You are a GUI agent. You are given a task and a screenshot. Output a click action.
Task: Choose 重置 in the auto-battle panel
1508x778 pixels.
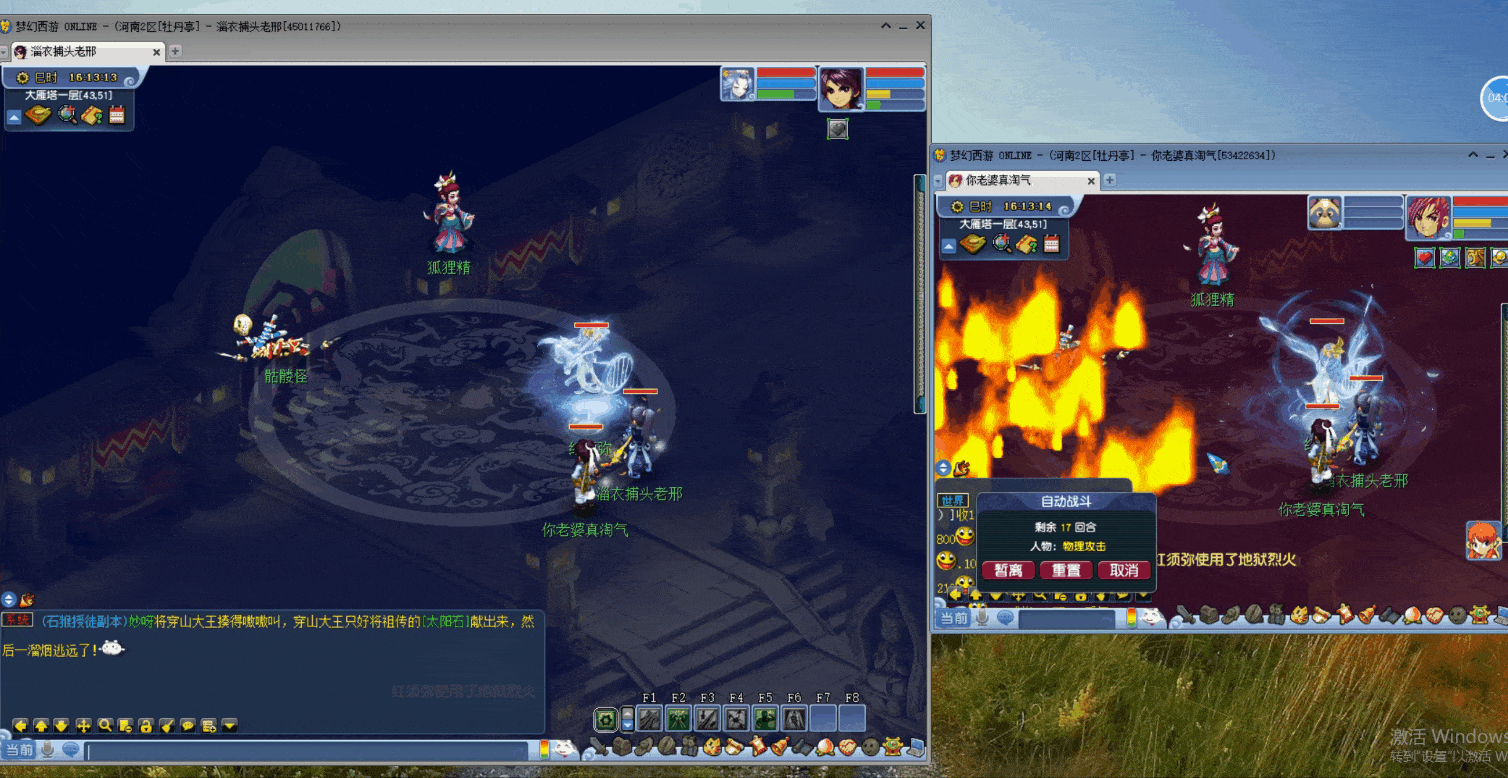pos(1066,570)
